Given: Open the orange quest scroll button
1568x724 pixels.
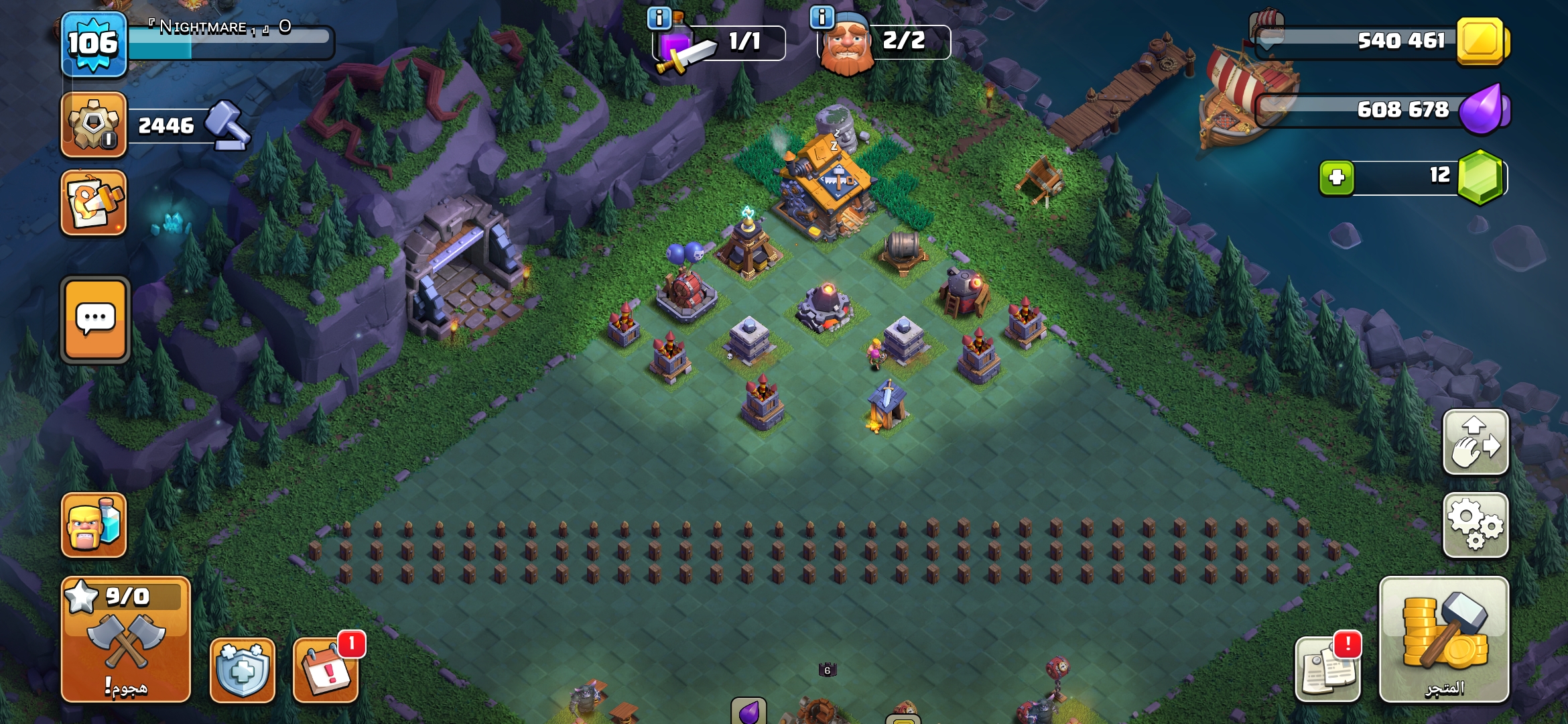Looking at the screenshot, I should click(x=94, y=202).
